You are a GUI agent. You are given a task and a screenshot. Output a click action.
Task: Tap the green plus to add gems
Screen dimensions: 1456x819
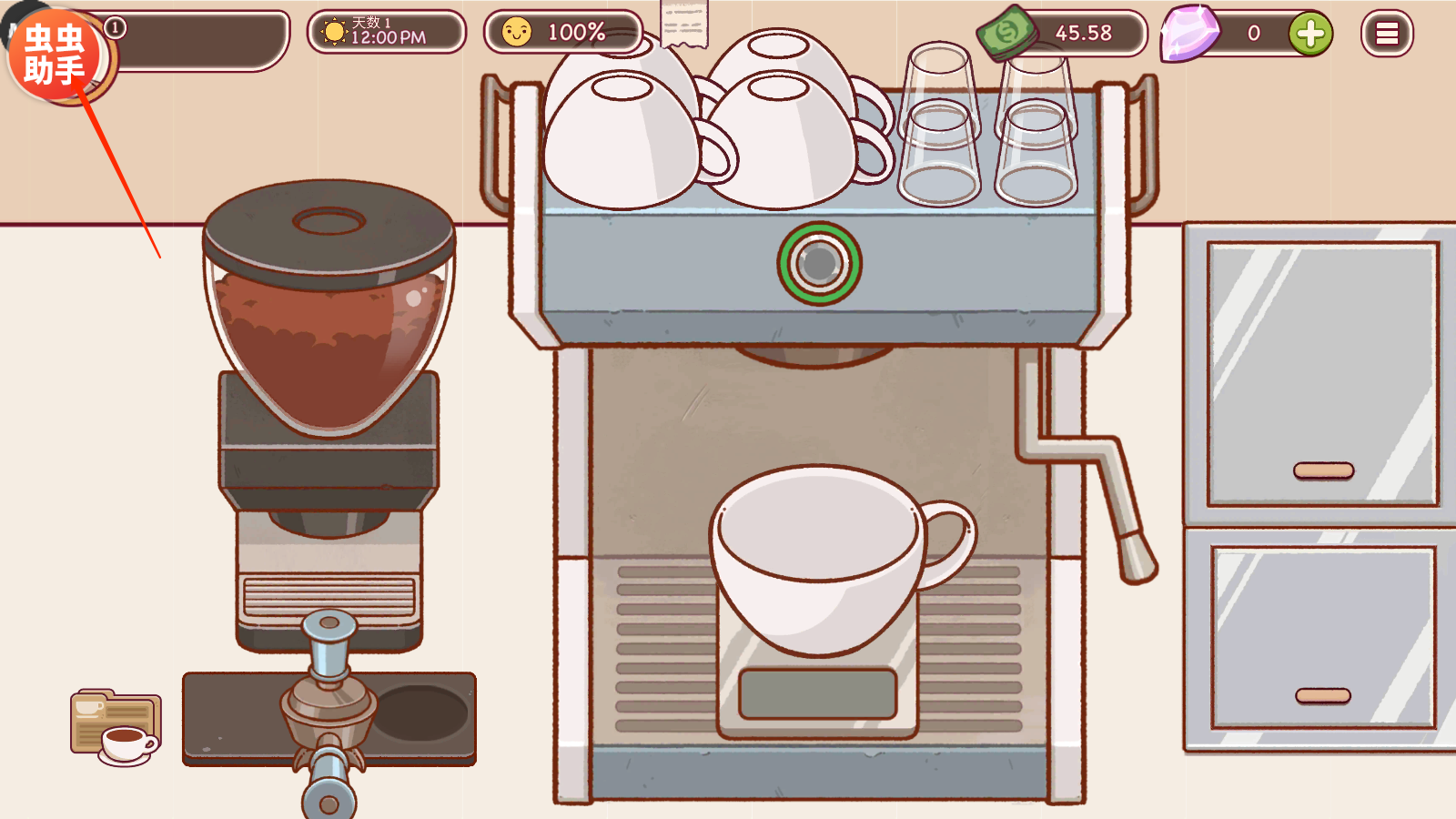(x=1310, y=34)
